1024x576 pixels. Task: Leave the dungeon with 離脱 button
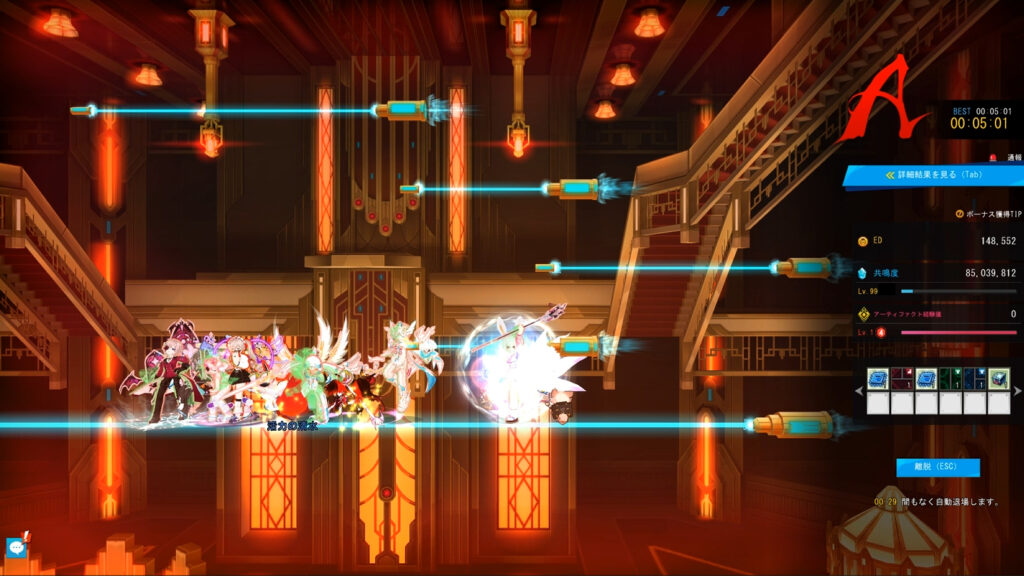click(938, 467)
